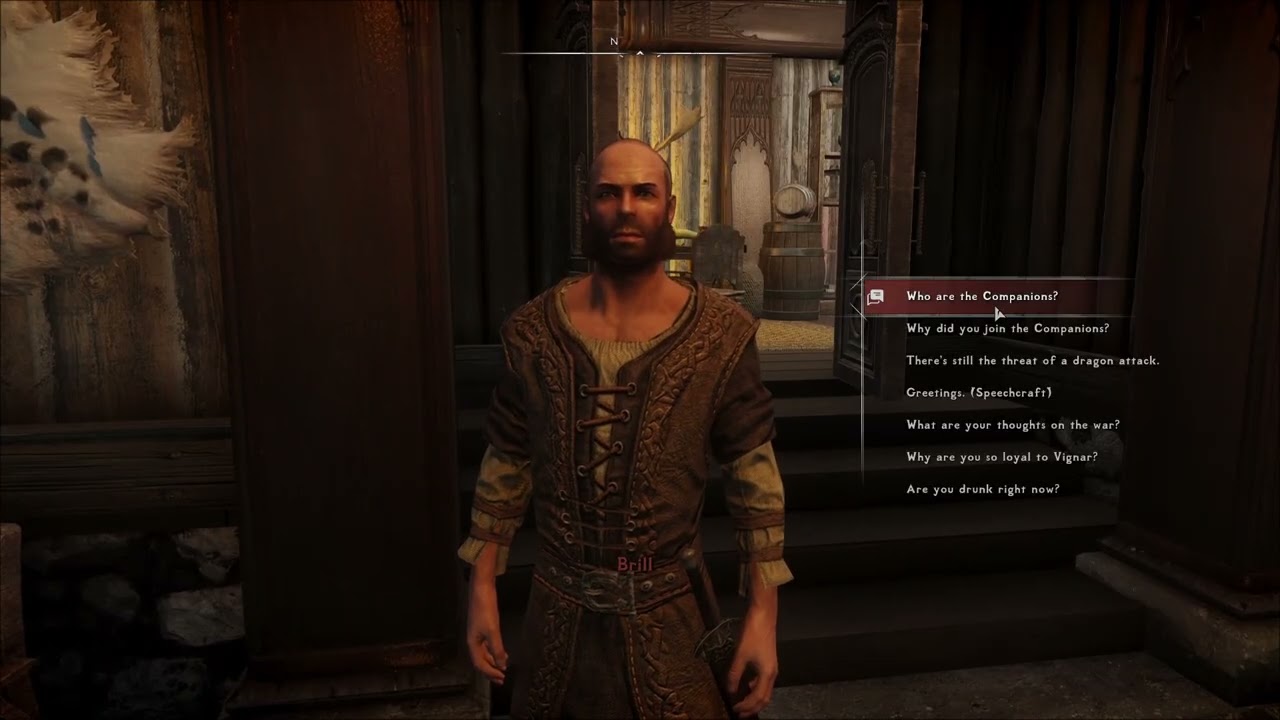Ask why he is loyal to Vignar

(x=1001, y=457)
